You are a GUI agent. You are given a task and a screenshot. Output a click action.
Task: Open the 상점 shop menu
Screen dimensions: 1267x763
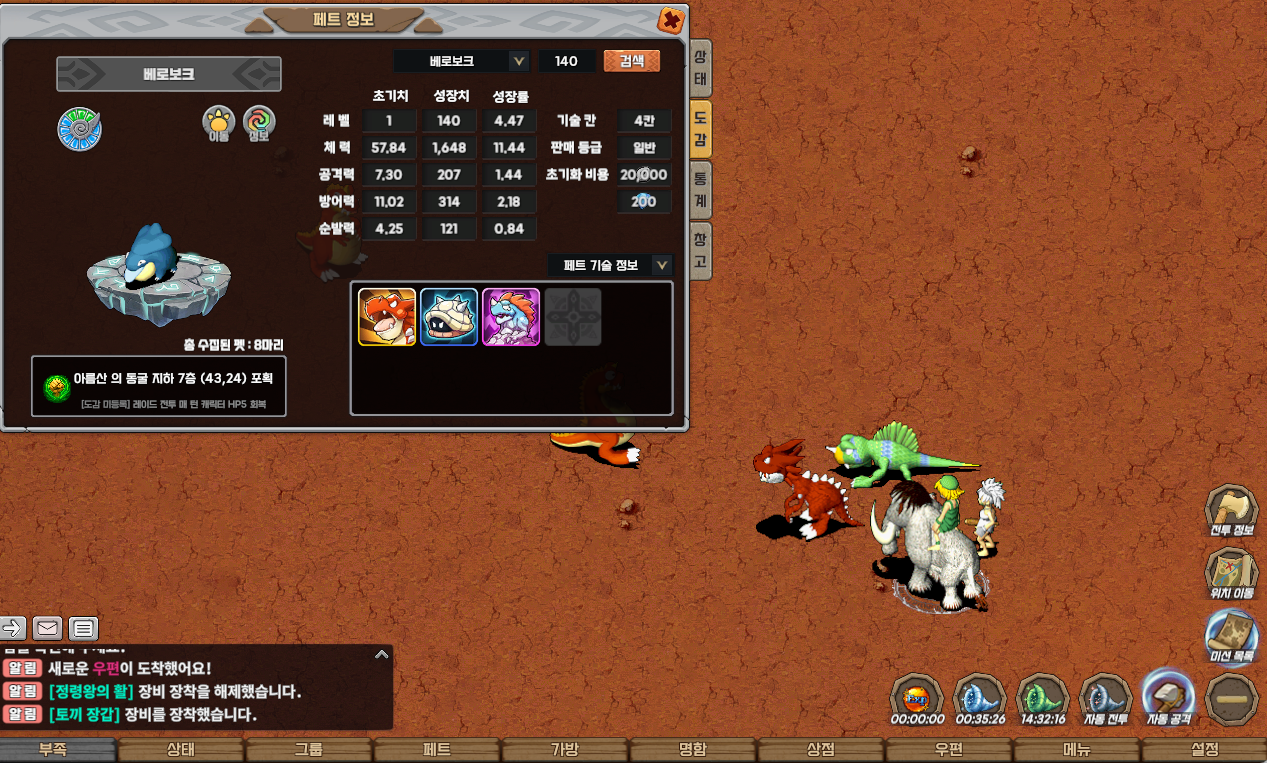[820, 750]
